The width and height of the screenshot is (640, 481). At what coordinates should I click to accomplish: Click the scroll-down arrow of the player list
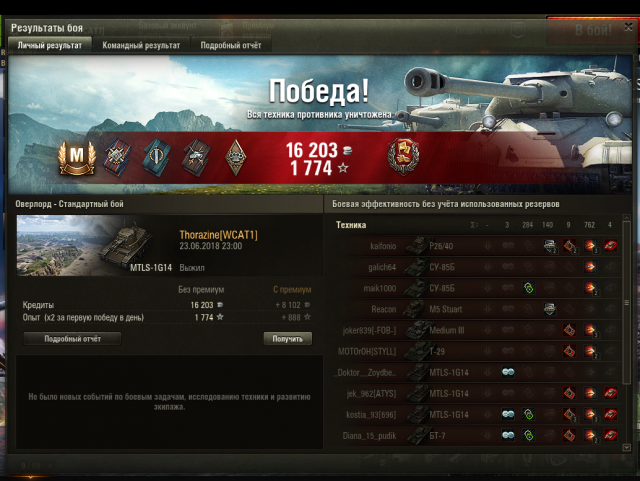(627, 446)
